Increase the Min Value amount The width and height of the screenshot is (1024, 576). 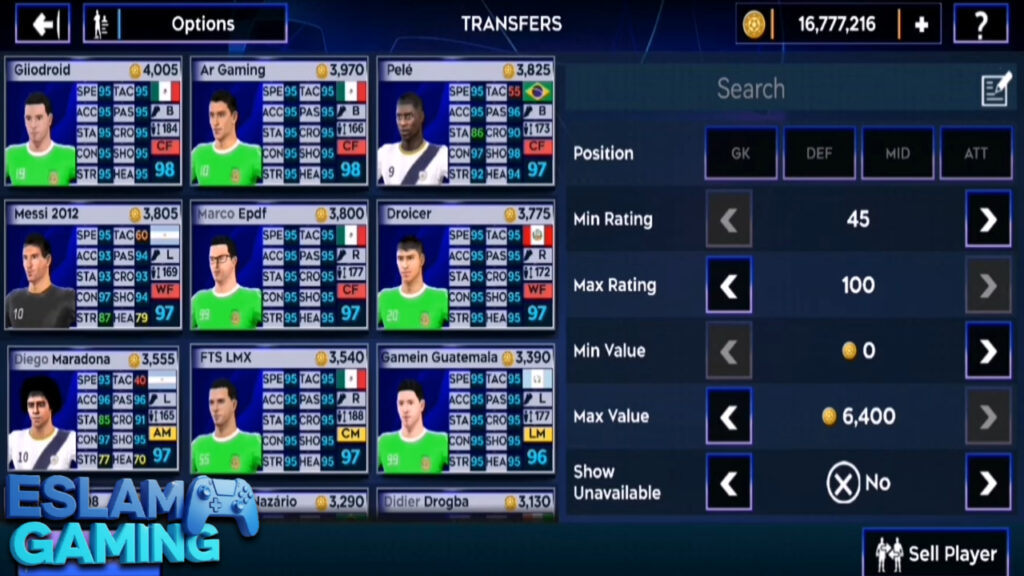987,351
